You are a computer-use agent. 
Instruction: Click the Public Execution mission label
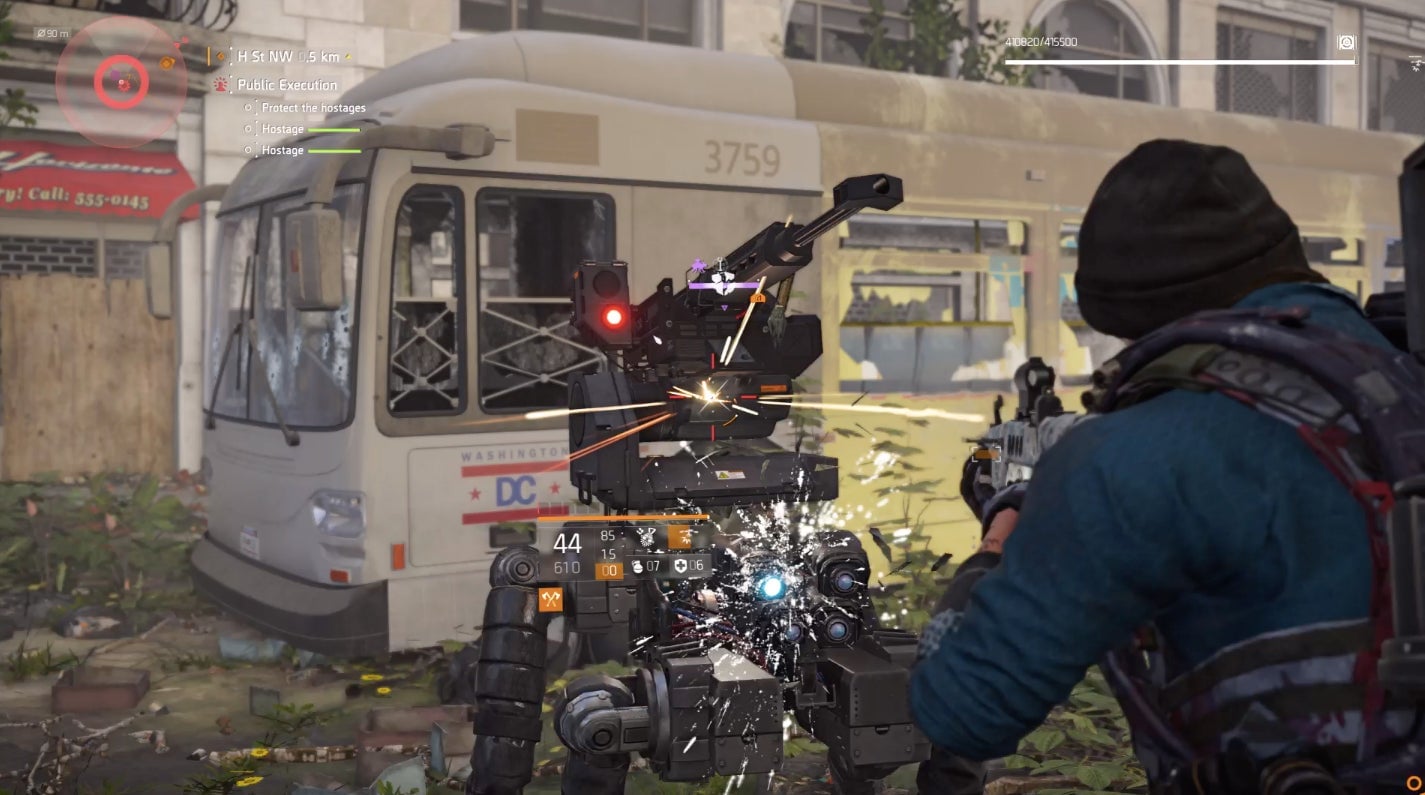[287, 85]
